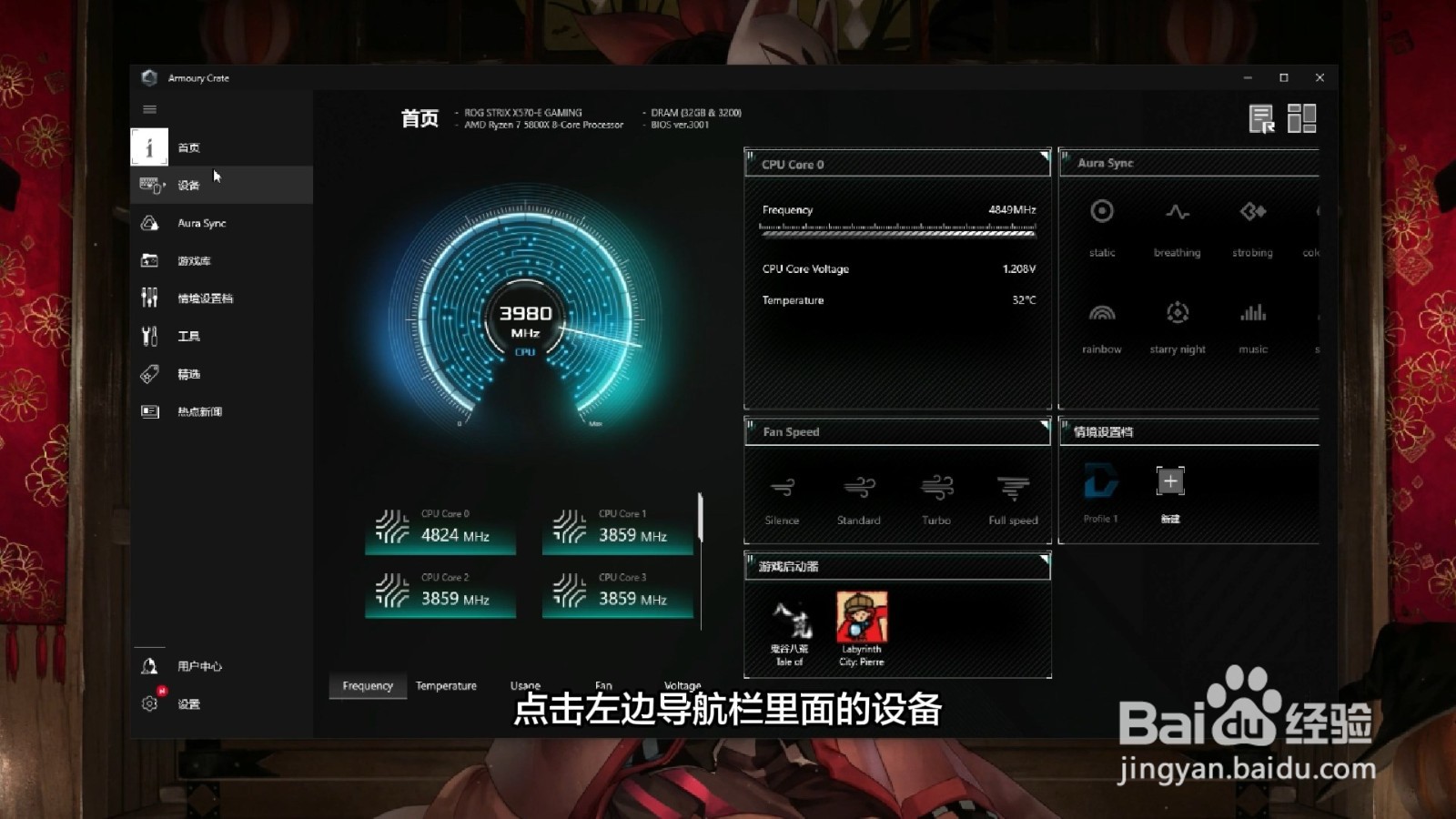Launch Labyrinth City Pierre from game launcher
Viewport: 1456px width, 819px height.
[x=861, y=619]
